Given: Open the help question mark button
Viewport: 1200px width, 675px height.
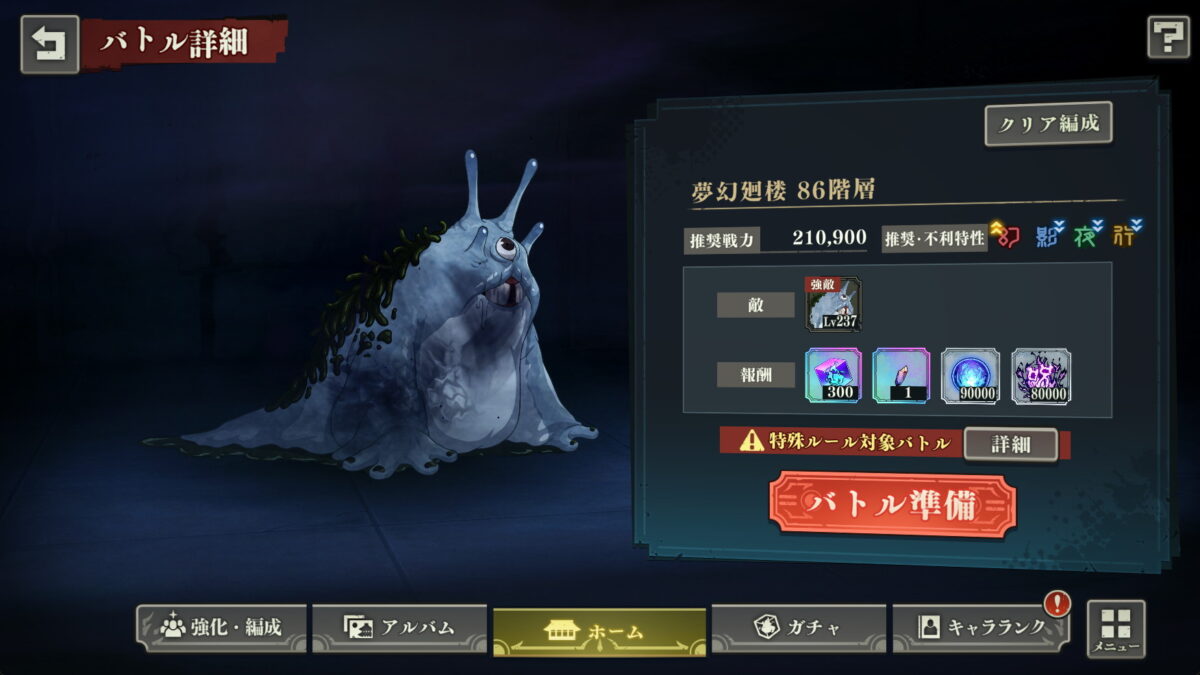Looking at the screenshot, I should [1167, 38].
